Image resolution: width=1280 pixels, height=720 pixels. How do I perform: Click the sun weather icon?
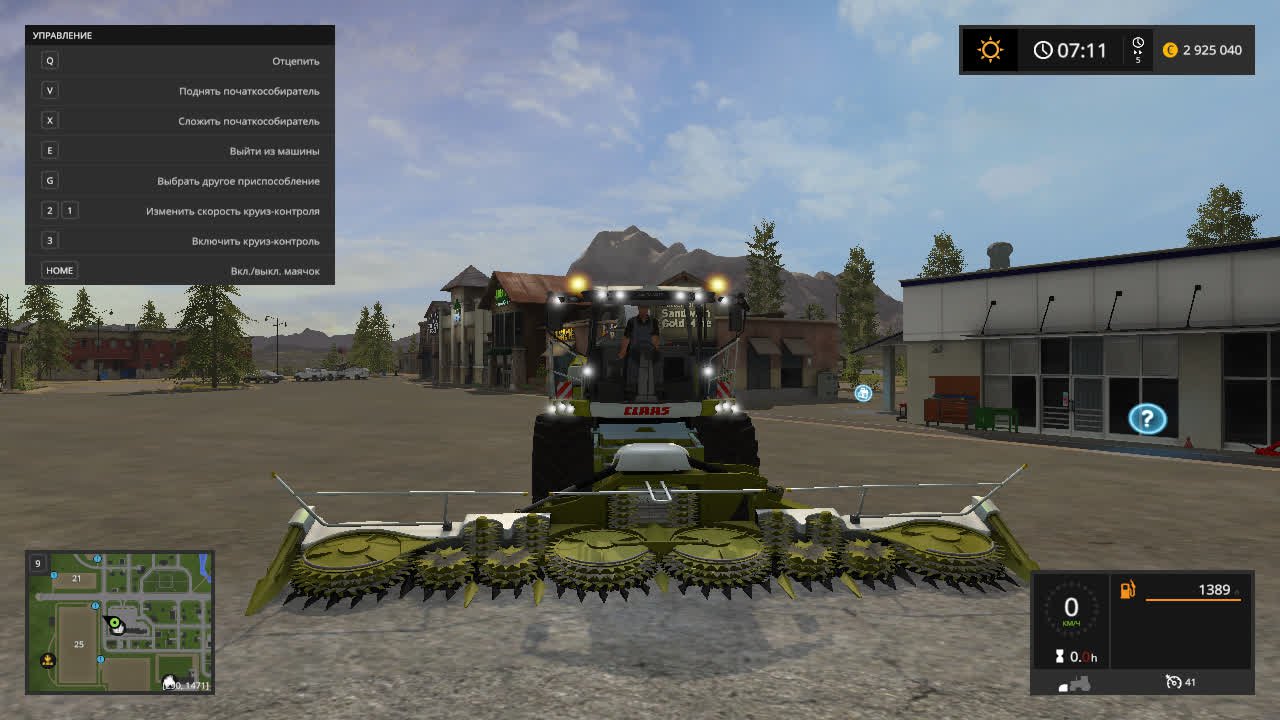[990, 50]
